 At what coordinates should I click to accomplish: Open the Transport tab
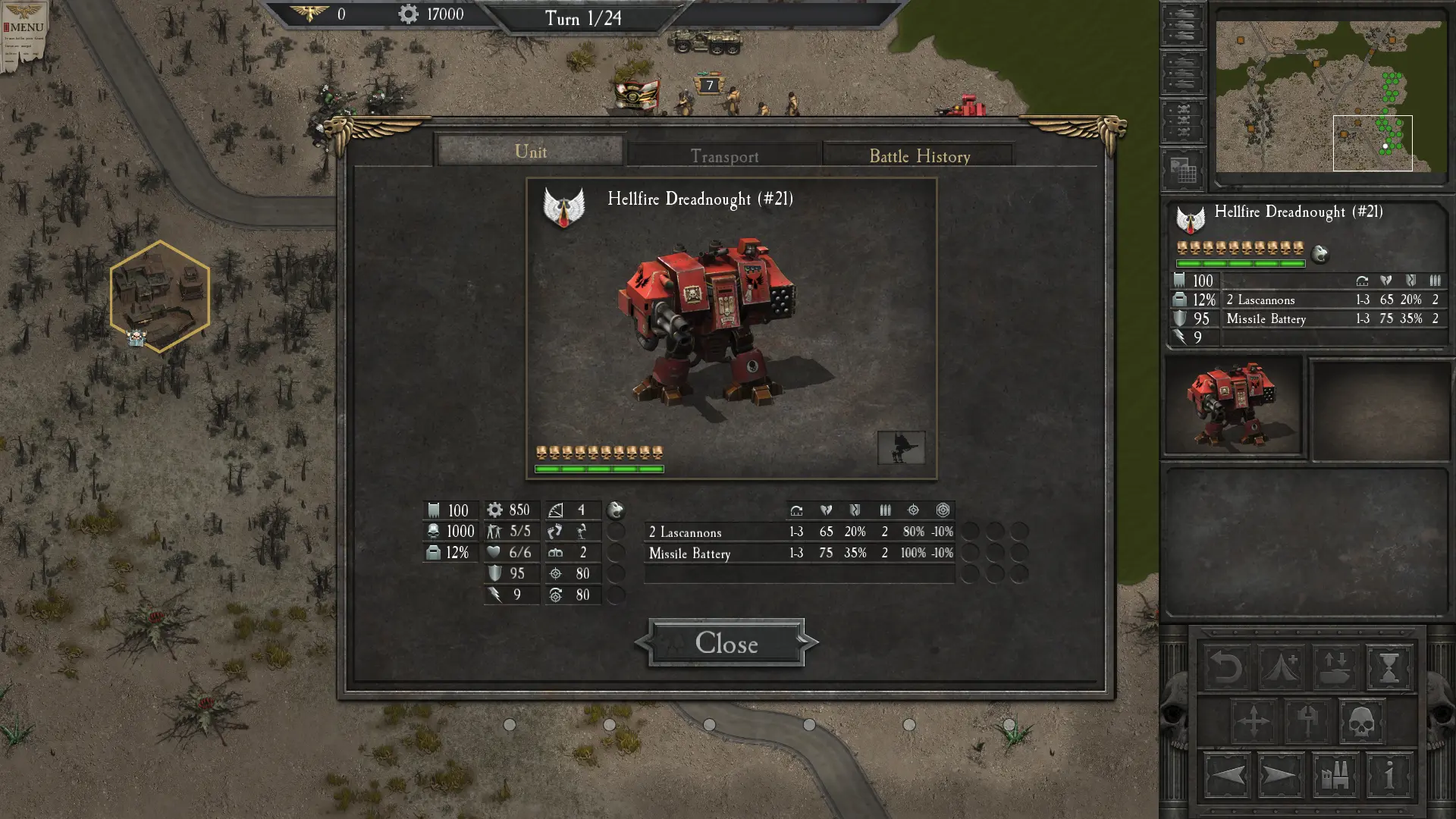point(724,156)
